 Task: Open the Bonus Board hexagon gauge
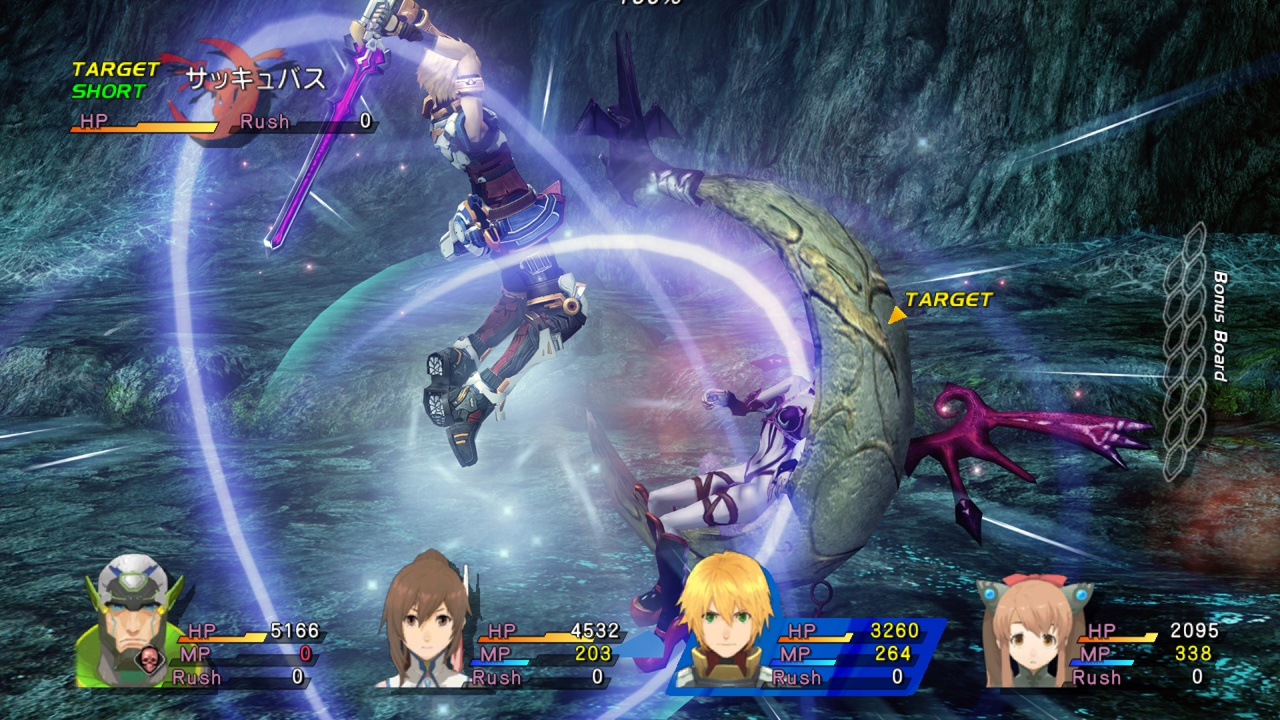(1187, 352)
